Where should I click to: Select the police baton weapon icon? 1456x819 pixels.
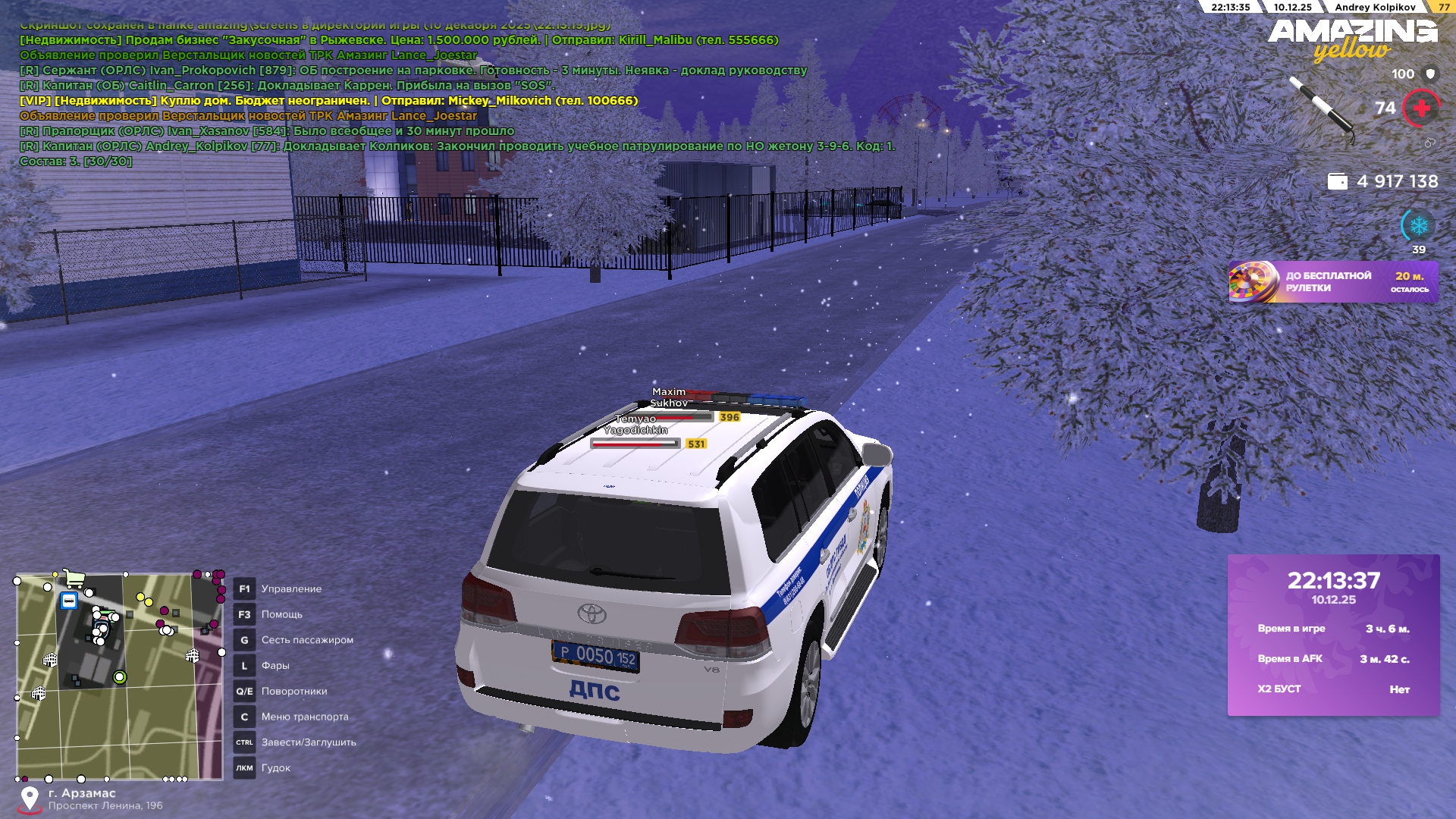tap(1322, 107)
